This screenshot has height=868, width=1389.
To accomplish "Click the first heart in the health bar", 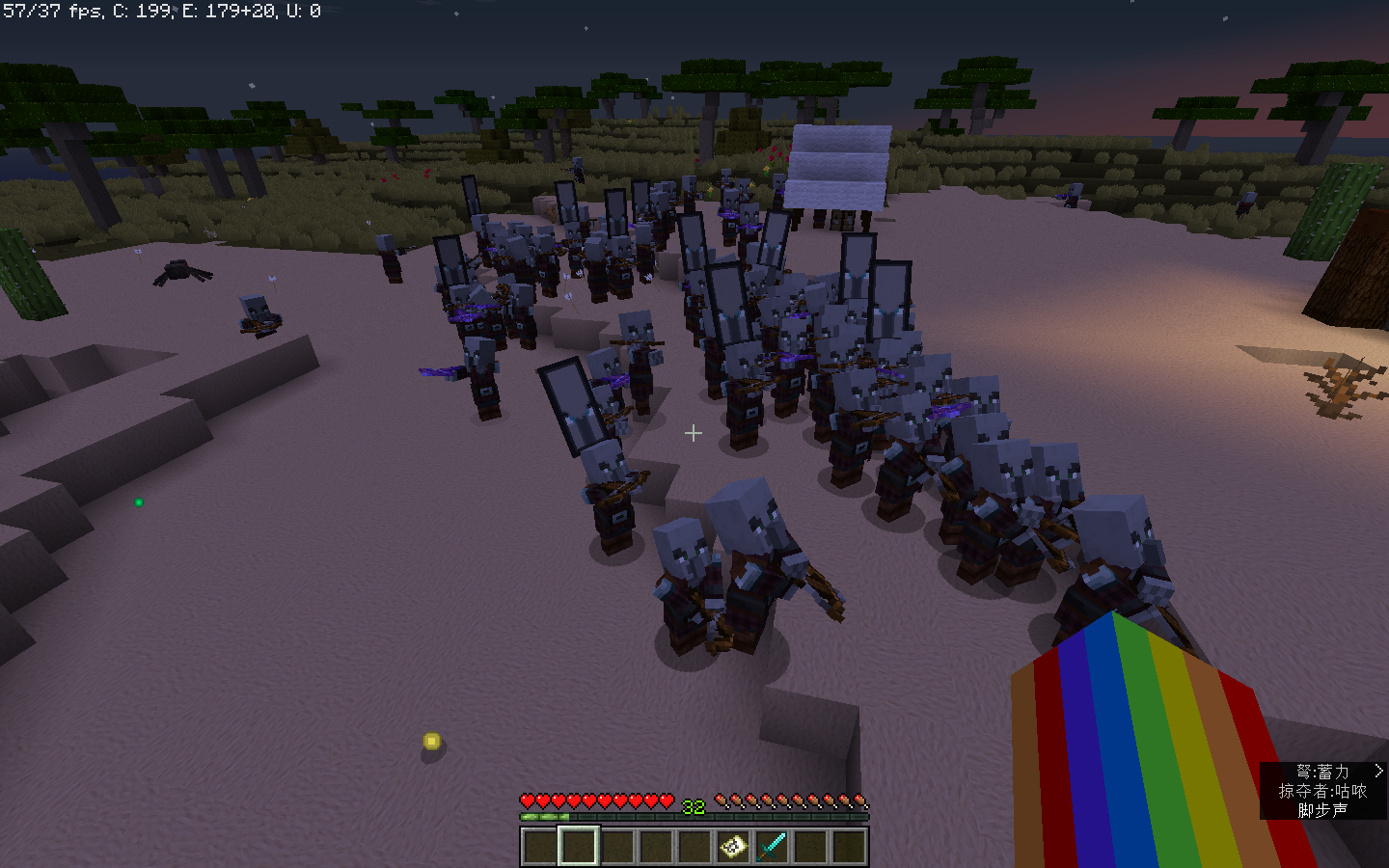I will click(528, 800).
